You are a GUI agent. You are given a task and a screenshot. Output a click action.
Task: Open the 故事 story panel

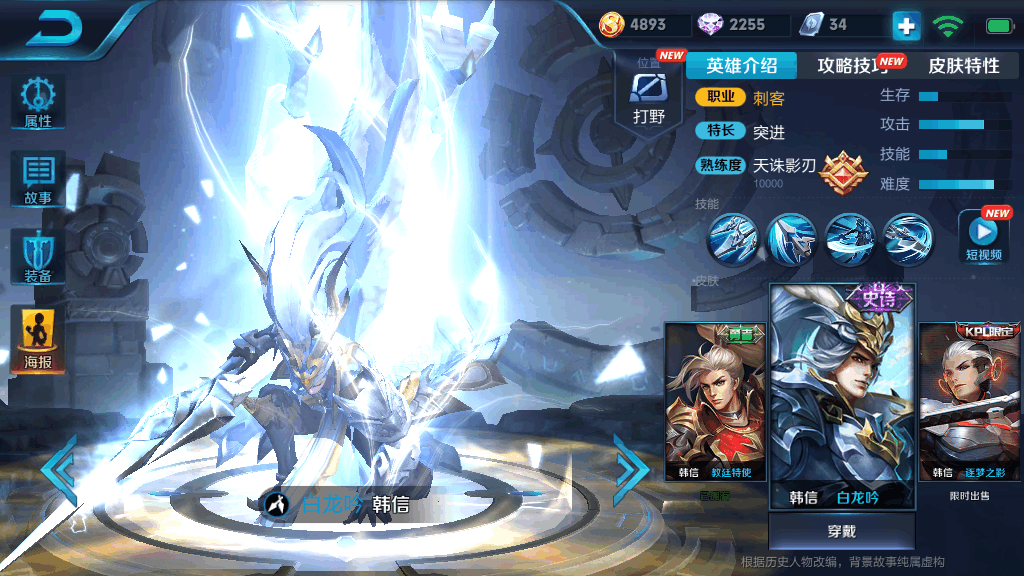[38, 180]
